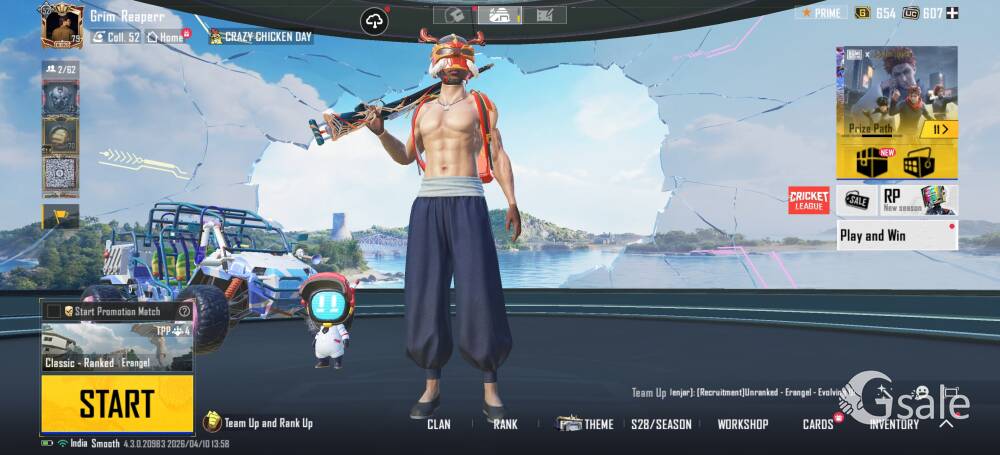
Task: Go to the WORKSHOP
Action: (x=743, y=424)
